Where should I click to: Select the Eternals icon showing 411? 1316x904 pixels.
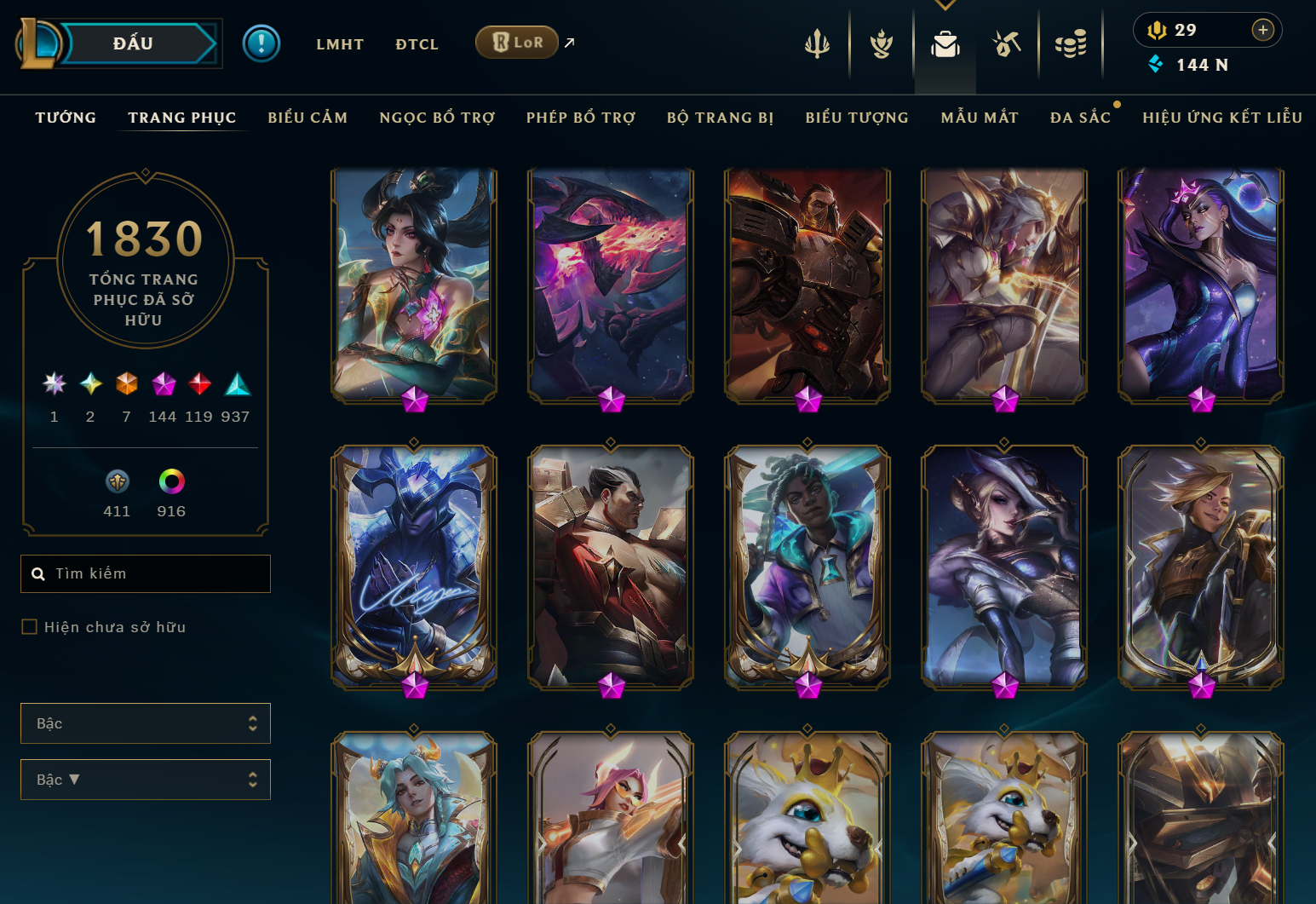pyautogui.click(x=117, y=481)
